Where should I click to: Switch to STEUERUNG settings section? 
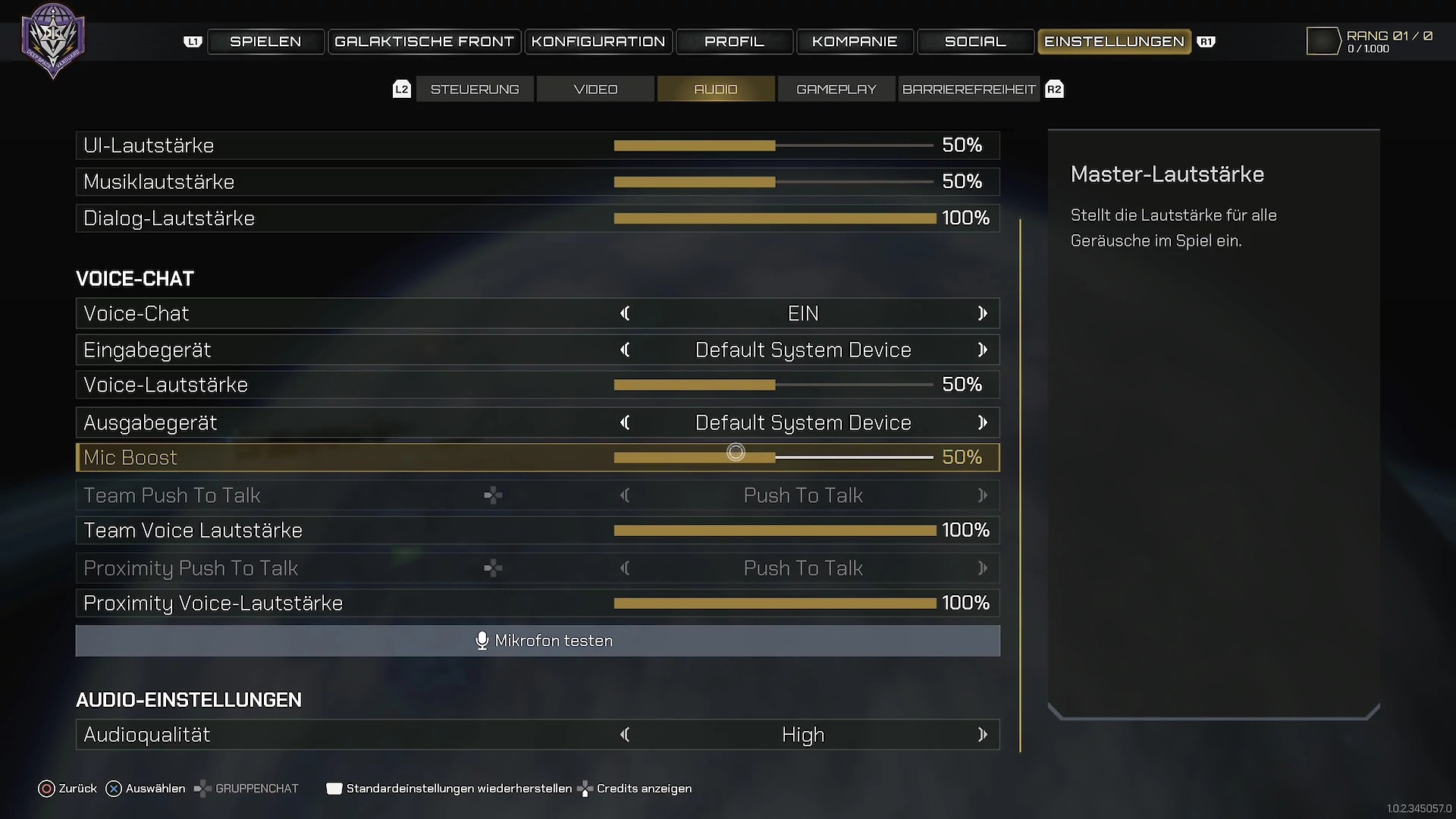(x=475, y=89)
